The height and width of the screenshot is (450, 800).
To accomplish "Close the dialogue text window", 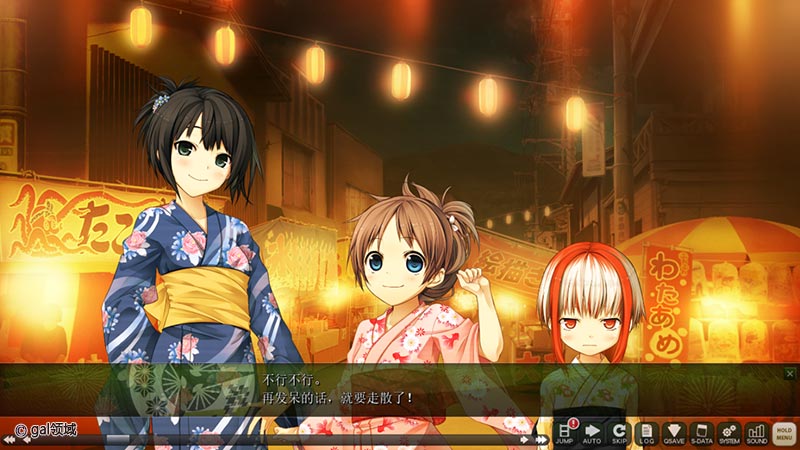I will pos(790,374).
